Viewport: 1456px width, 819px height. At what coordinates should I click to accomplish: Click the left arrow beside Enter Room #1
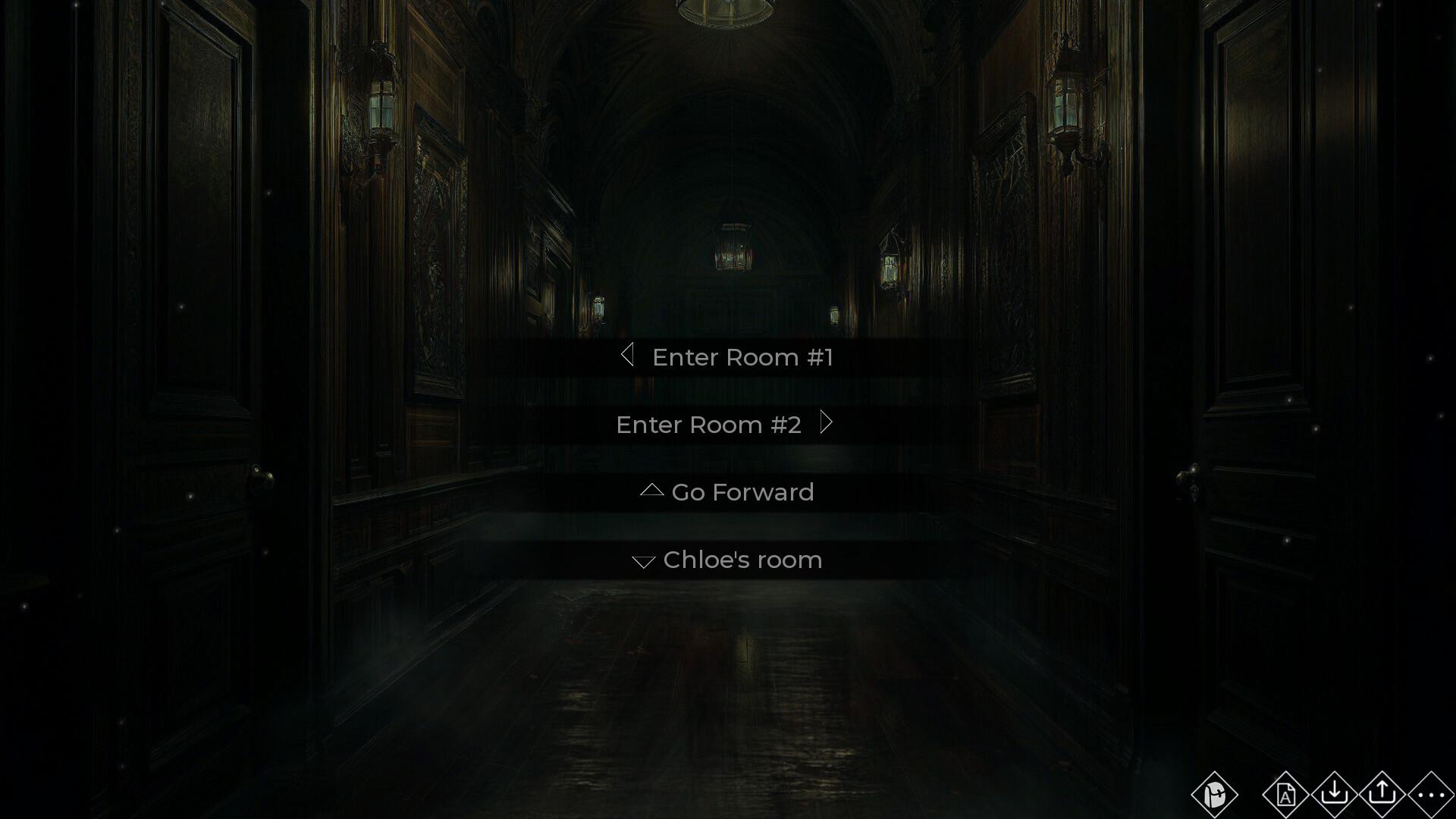[628, 356]
